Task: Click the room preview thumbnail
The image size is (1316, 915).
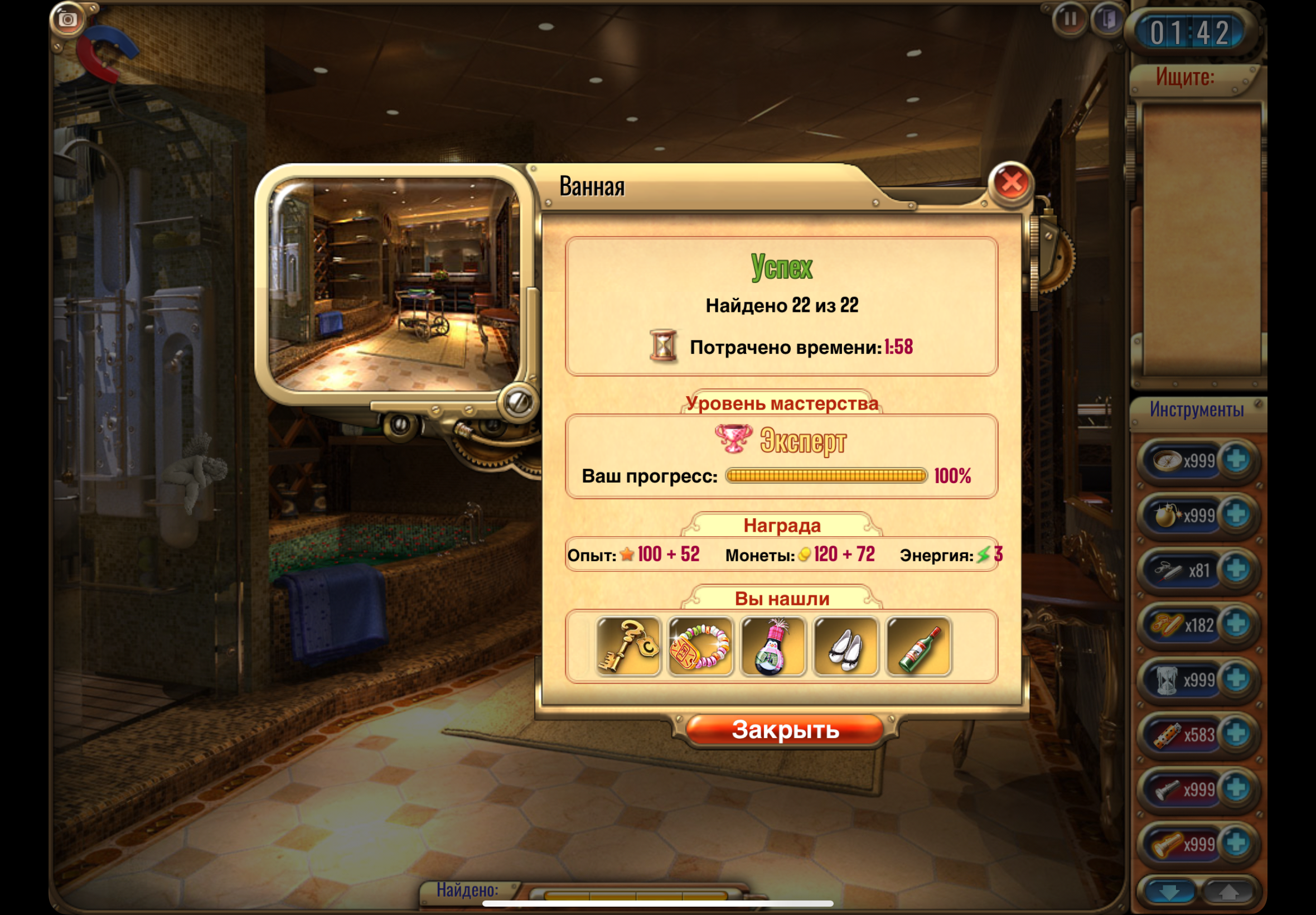Action: 394,285
